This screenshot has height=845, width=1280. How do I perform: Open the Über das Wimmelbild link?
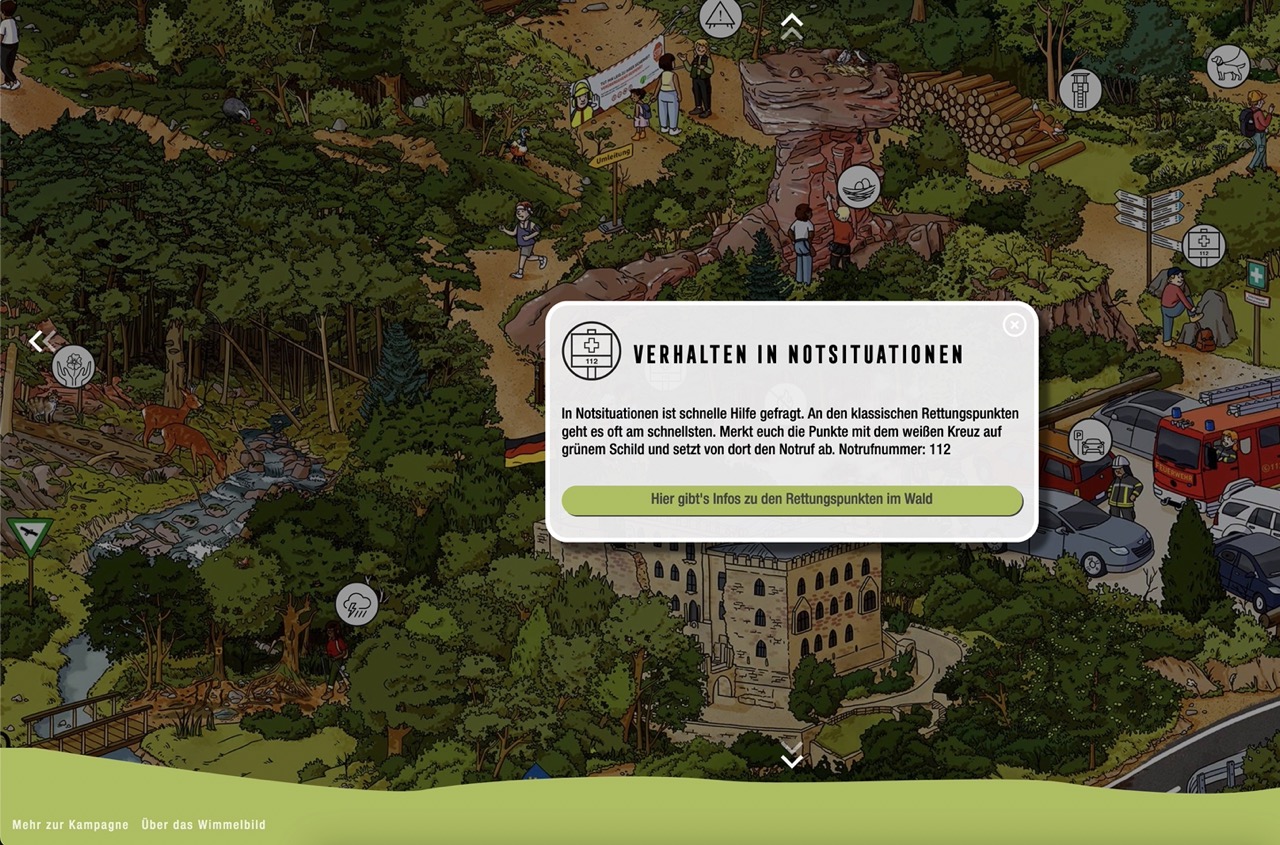click(204, 825)
